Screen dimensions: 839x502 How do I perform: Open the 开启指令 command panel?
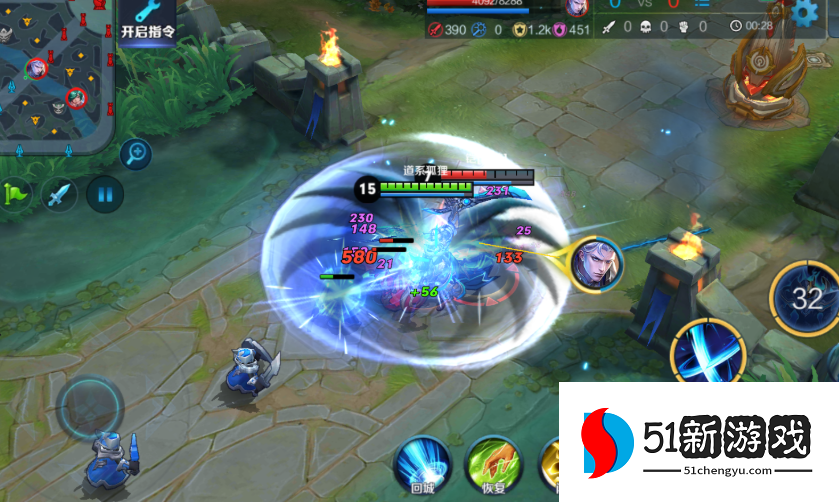[x=146, y=20]
